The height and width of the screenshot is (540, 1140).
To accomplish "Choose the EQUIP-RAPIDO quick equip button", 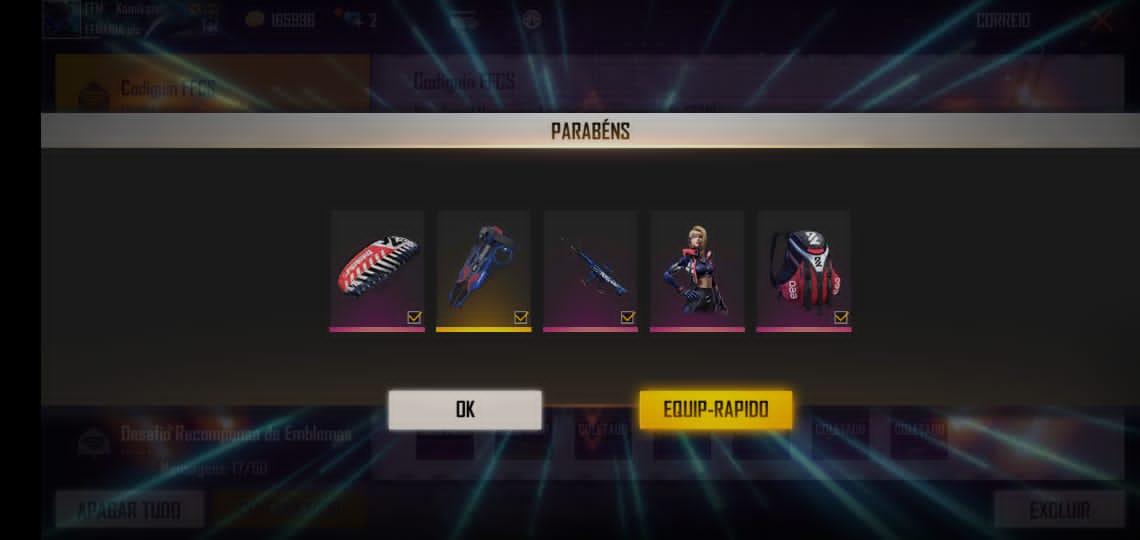I will click(x=716, y=410).
